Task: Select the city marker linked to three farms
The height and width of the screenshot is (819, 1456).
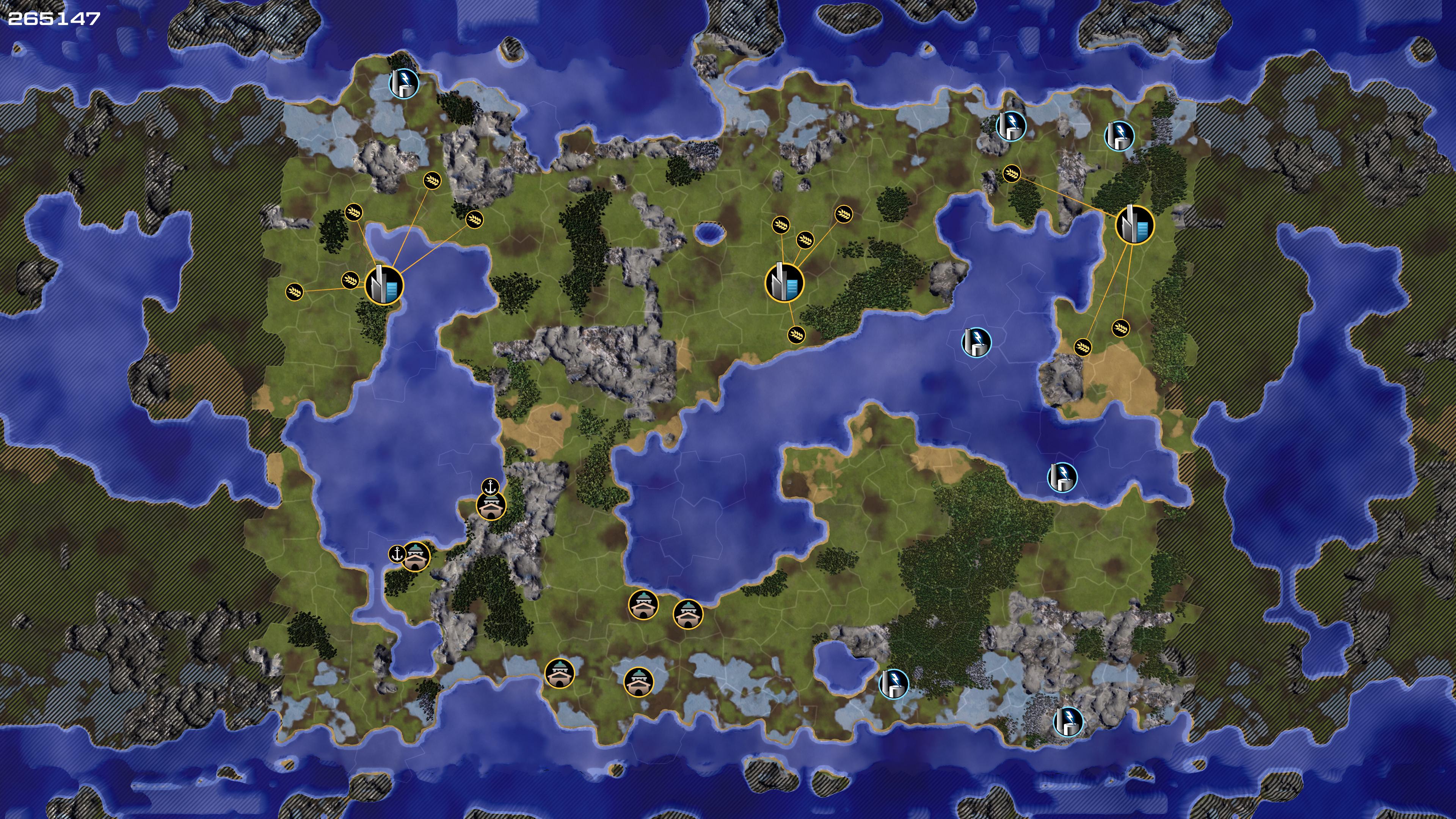Action: point(1134,224)
